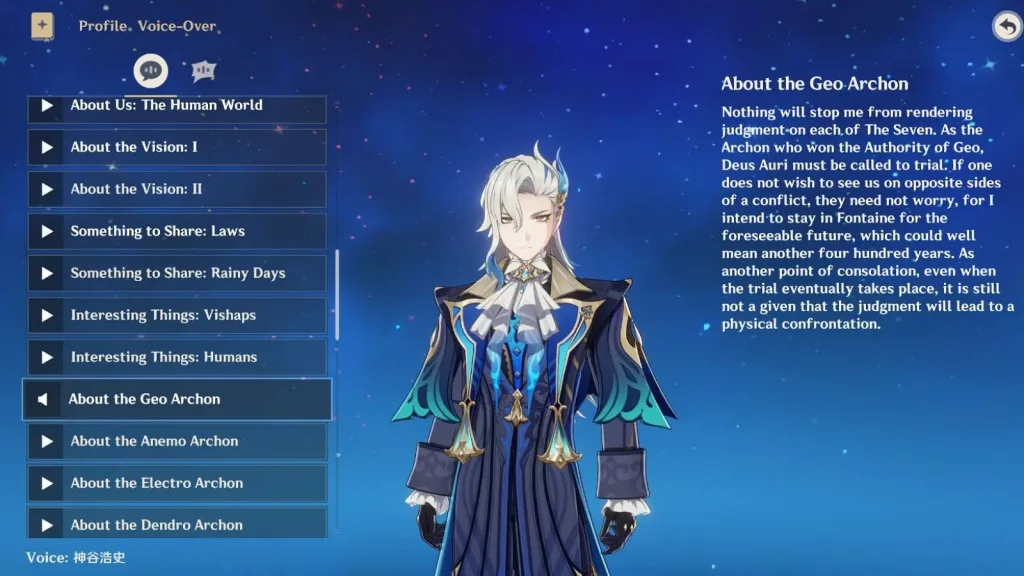Switch to the first speech bubble voice tab
1024x576 pixels.
point(151,71)
